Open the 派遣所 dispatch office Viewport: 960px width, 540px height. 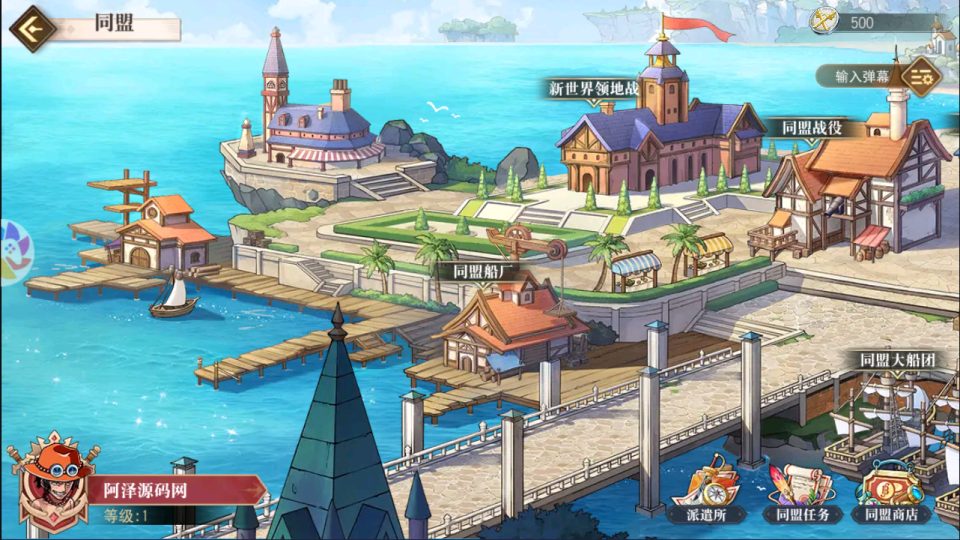(x=702, y=491)
